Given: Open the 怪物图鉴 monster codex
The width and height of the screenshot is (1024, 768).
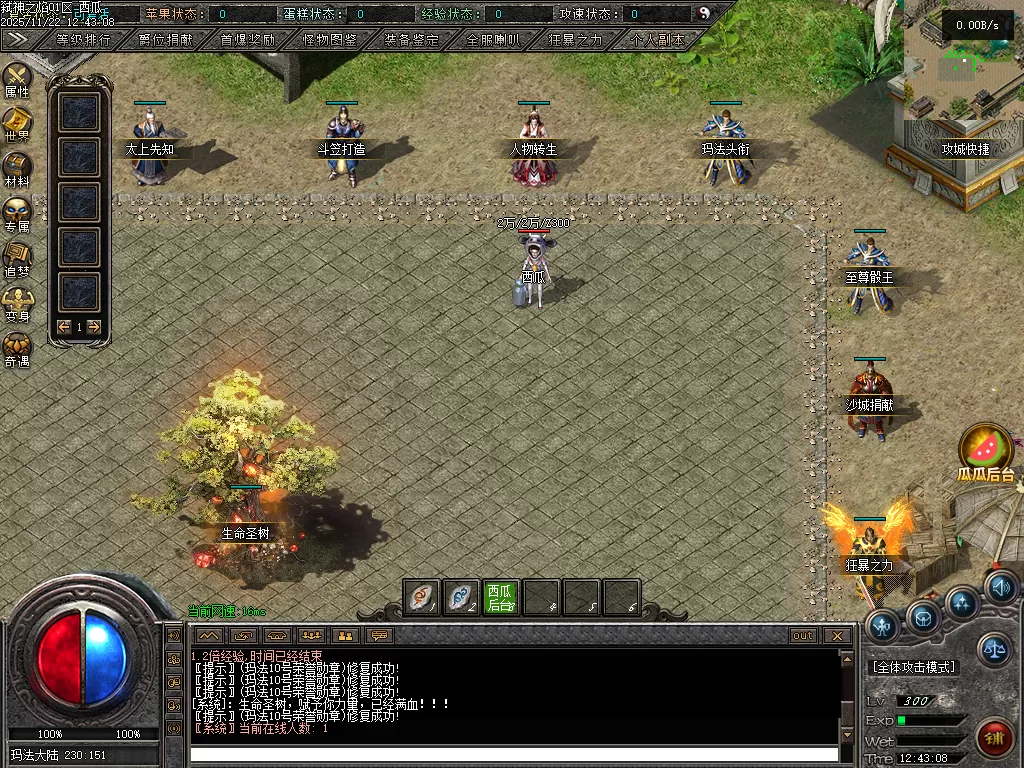Looking at the screenshot, I should coord(330,40).
